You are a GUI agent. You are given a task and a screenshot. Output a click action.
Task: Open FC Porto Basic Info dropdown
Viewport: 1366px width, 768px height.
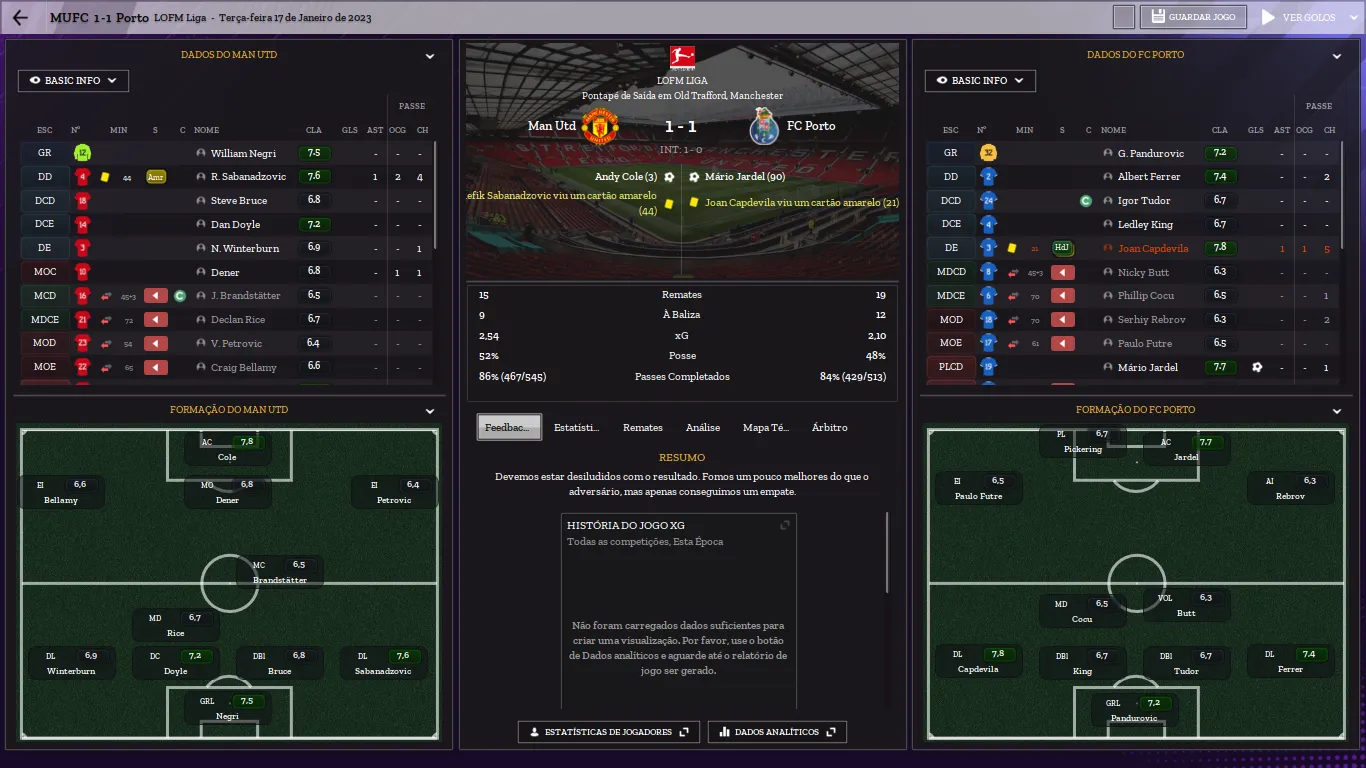coord(980,81)
